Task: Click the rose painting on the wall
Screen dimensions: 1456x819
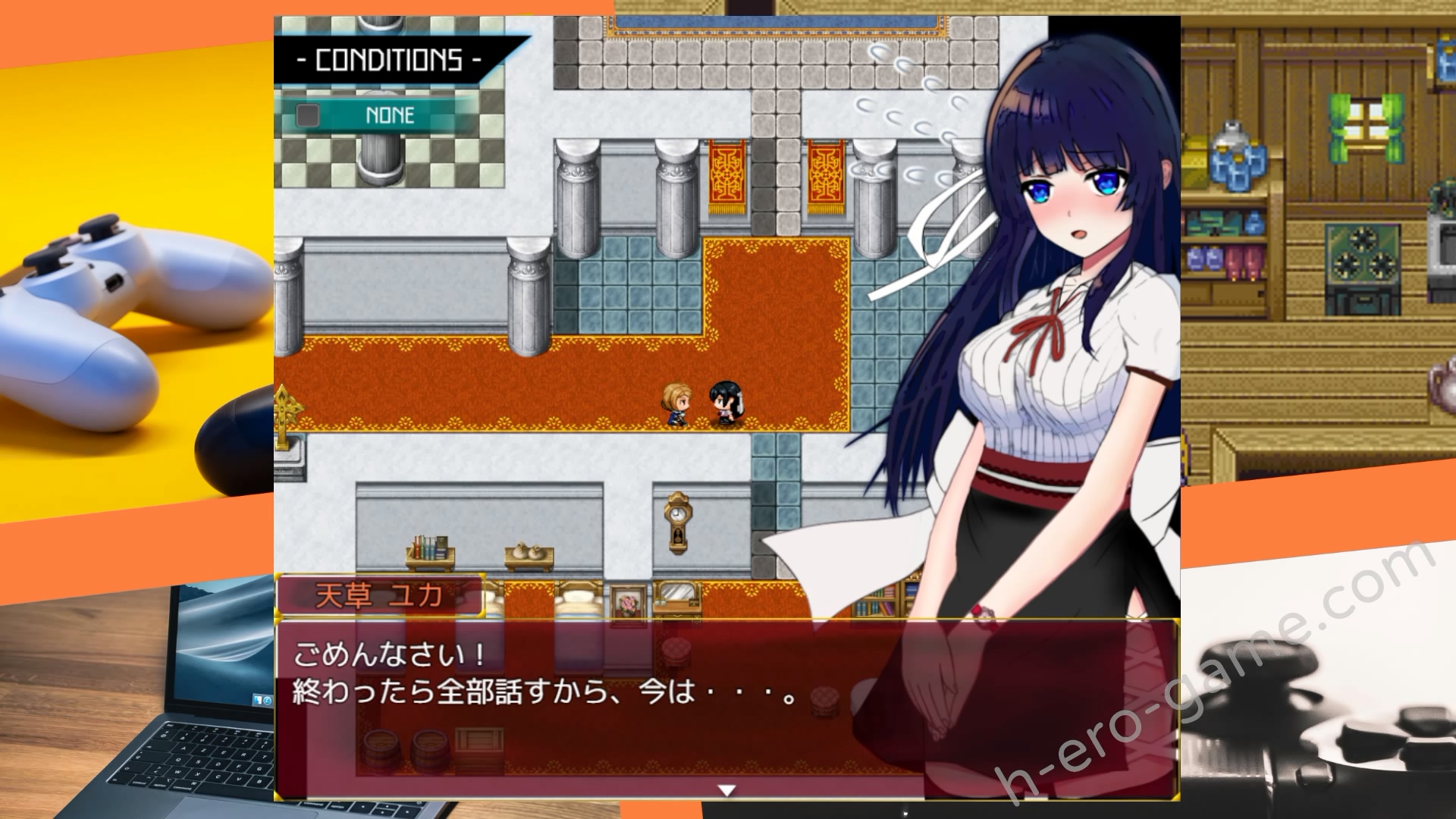Action: [x=626, y=603]
